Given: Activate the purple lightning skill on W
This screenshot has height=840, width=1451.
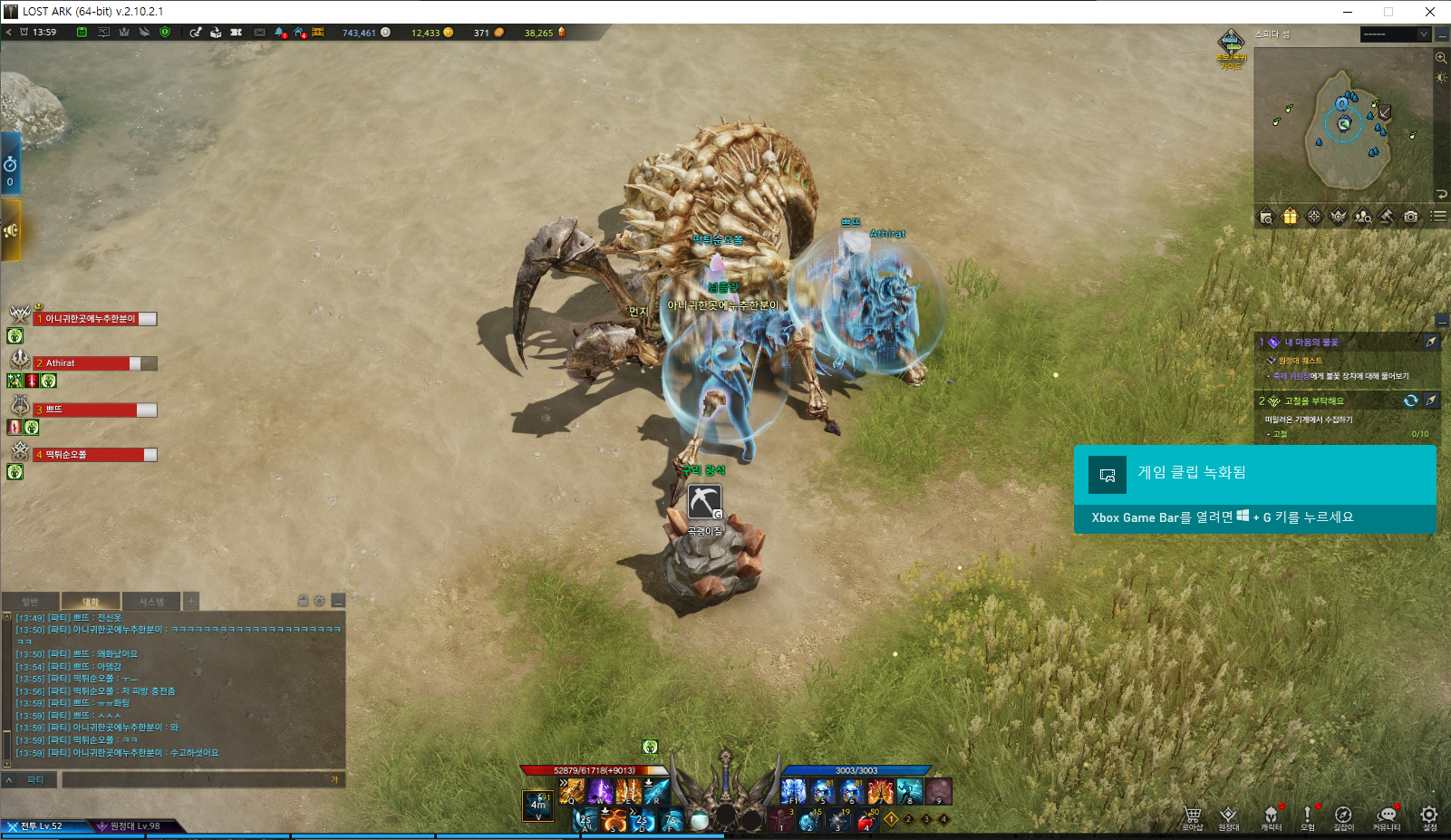Looking at the screenshot, I should 600,791.
